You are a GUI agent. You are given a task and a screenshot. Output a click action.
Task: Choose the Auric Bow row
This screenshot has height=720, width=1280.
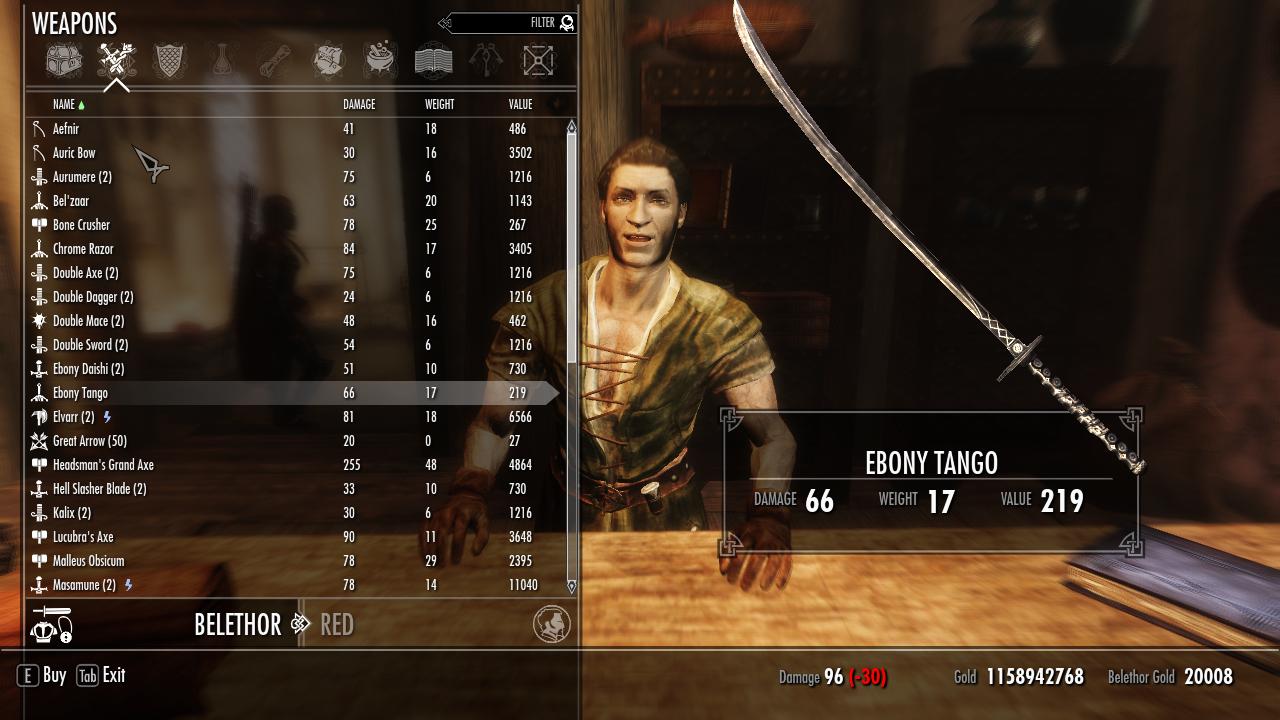coord(74,153)
